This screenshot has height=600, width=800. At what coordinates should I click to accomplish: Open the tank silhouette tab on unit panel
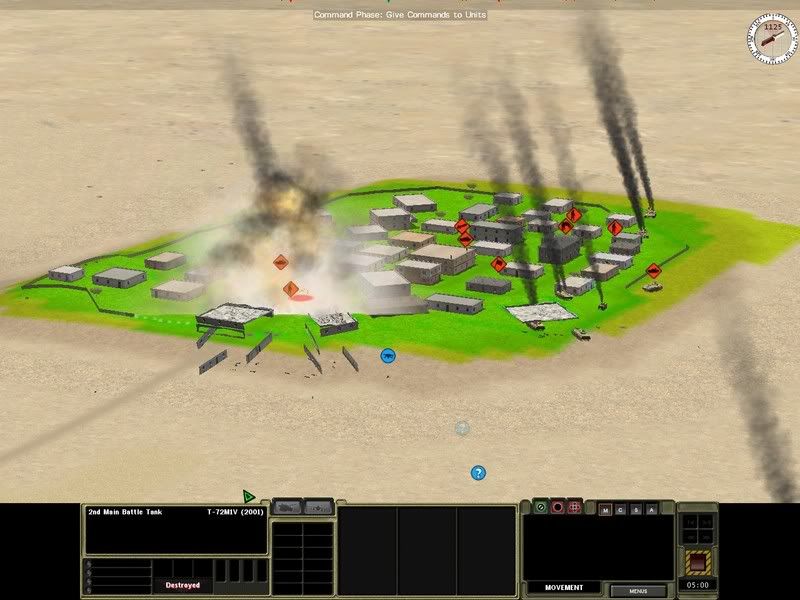pos(288,507)
